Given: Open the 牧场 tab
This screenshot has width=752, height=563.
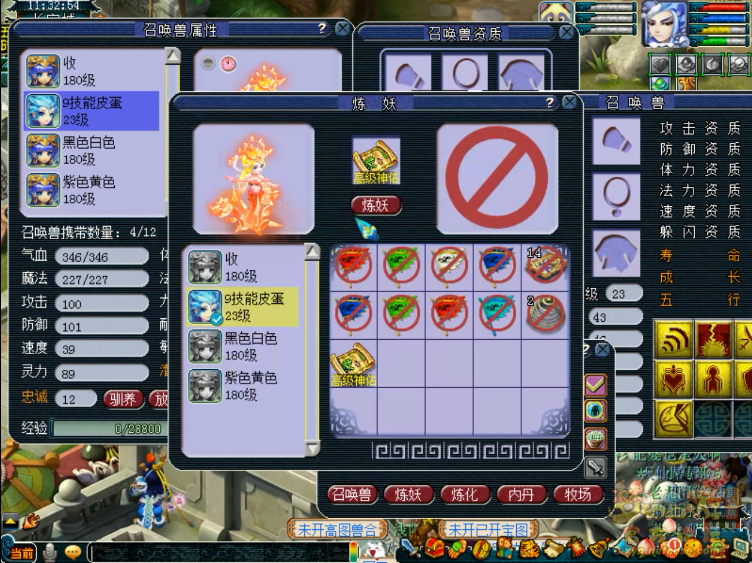Looking at the screenshot, I should (578, 494).
